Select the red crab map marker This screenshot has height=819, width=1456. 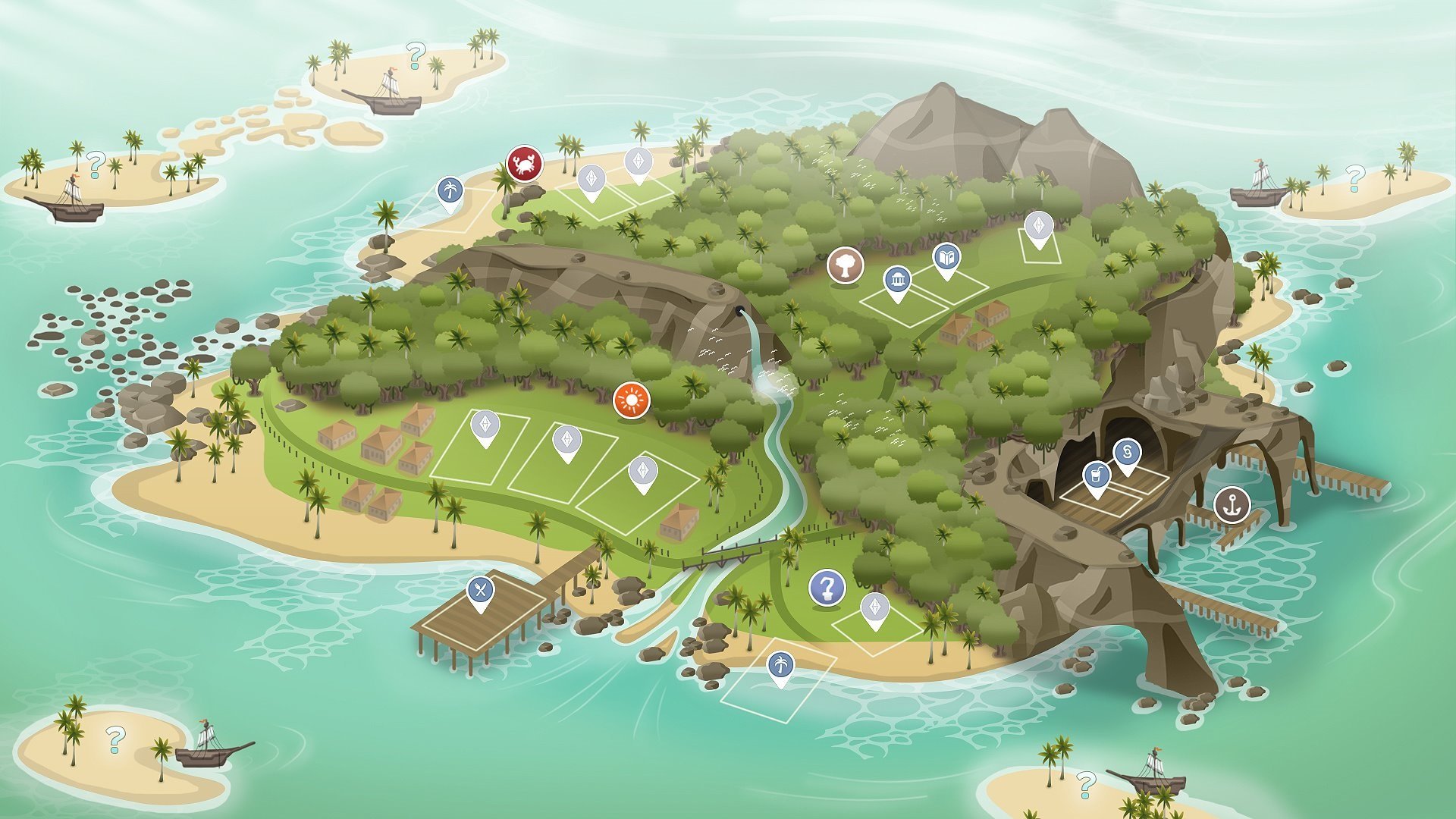coord(524,163)
